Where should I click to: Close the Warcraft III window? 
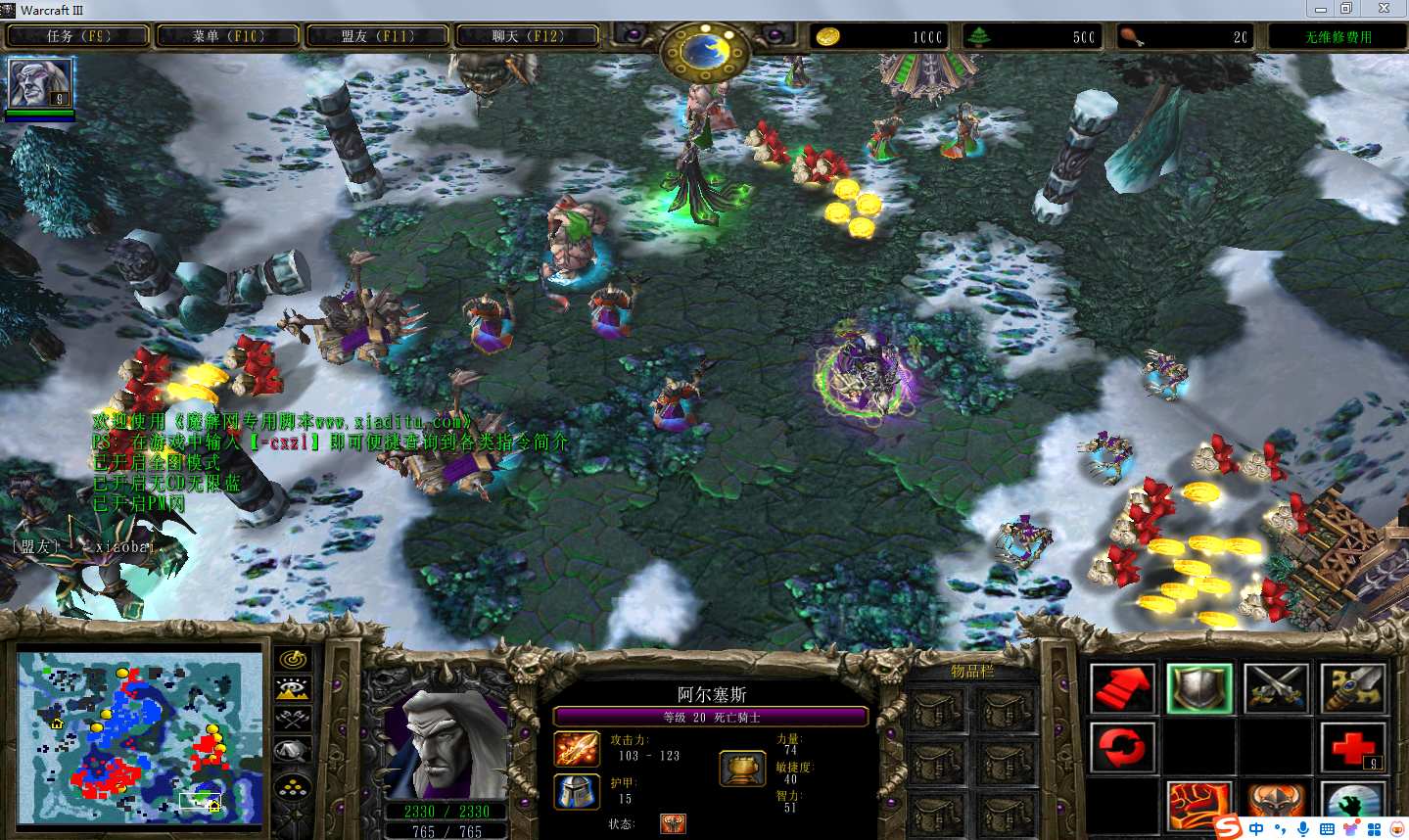coord(1384,9)
